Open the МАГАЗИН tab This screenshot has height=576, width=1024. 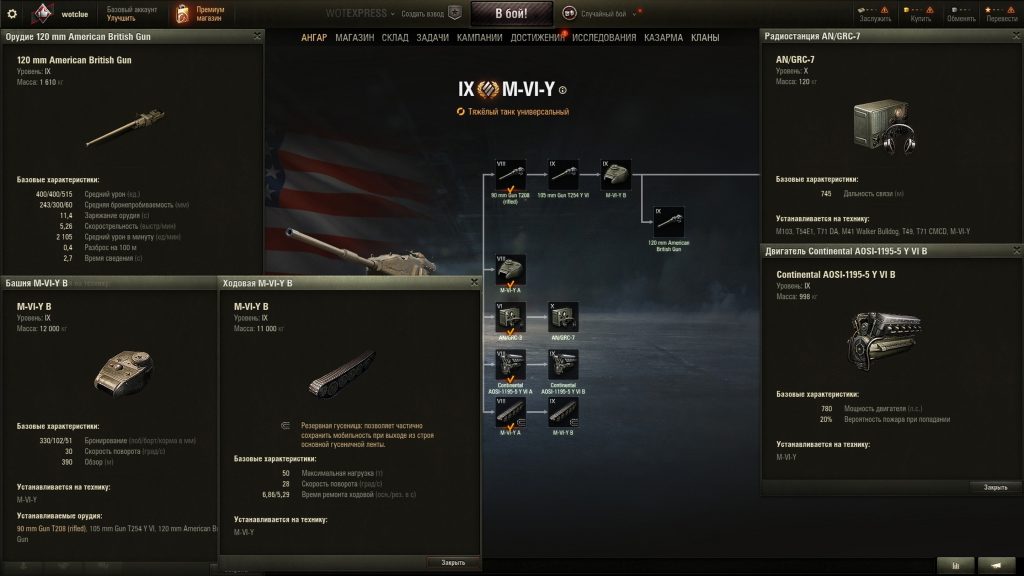tap(355, 38)
